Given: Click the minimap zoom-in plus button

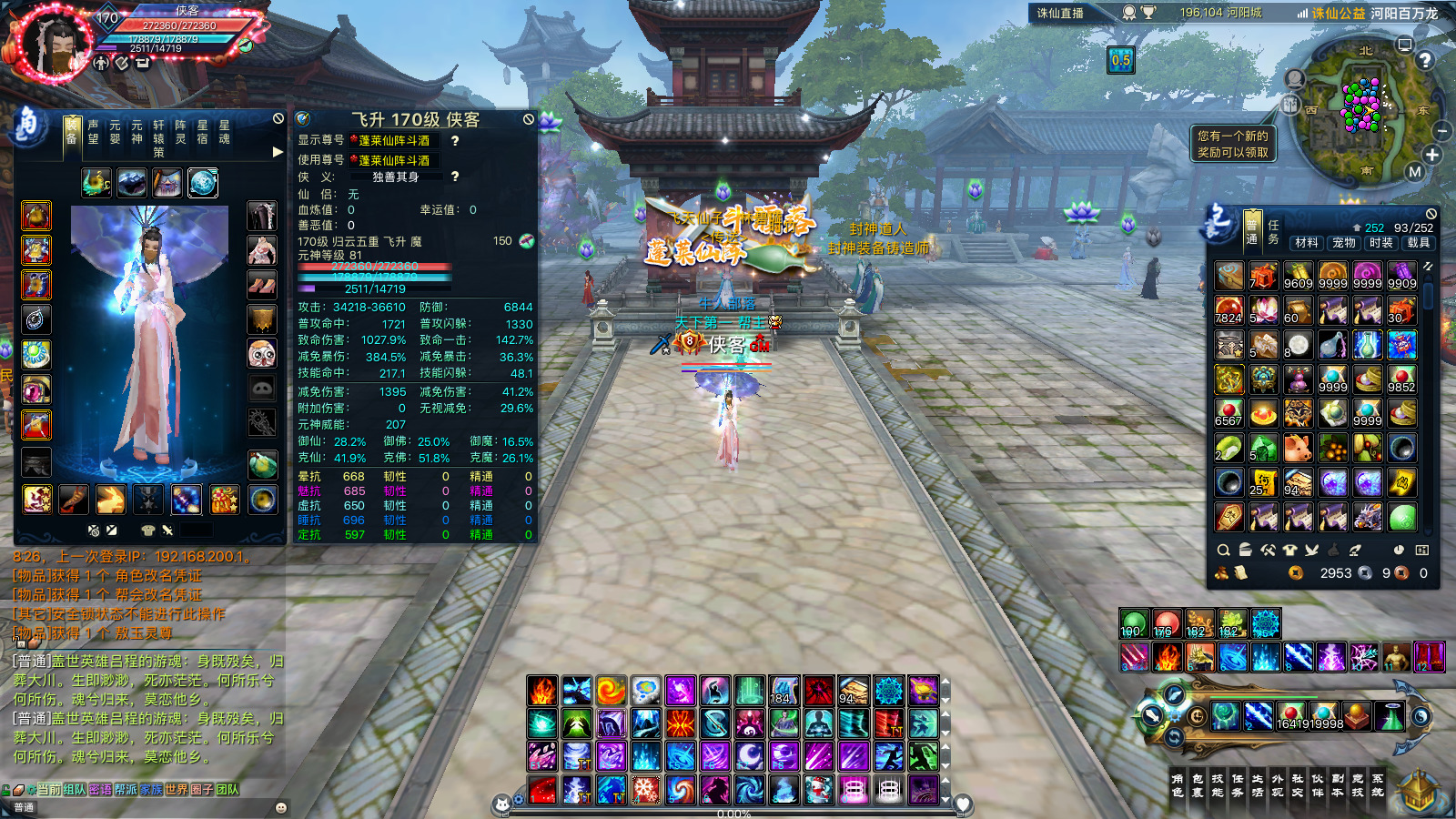Looking at the screenshot, I should click(1432, 155).
